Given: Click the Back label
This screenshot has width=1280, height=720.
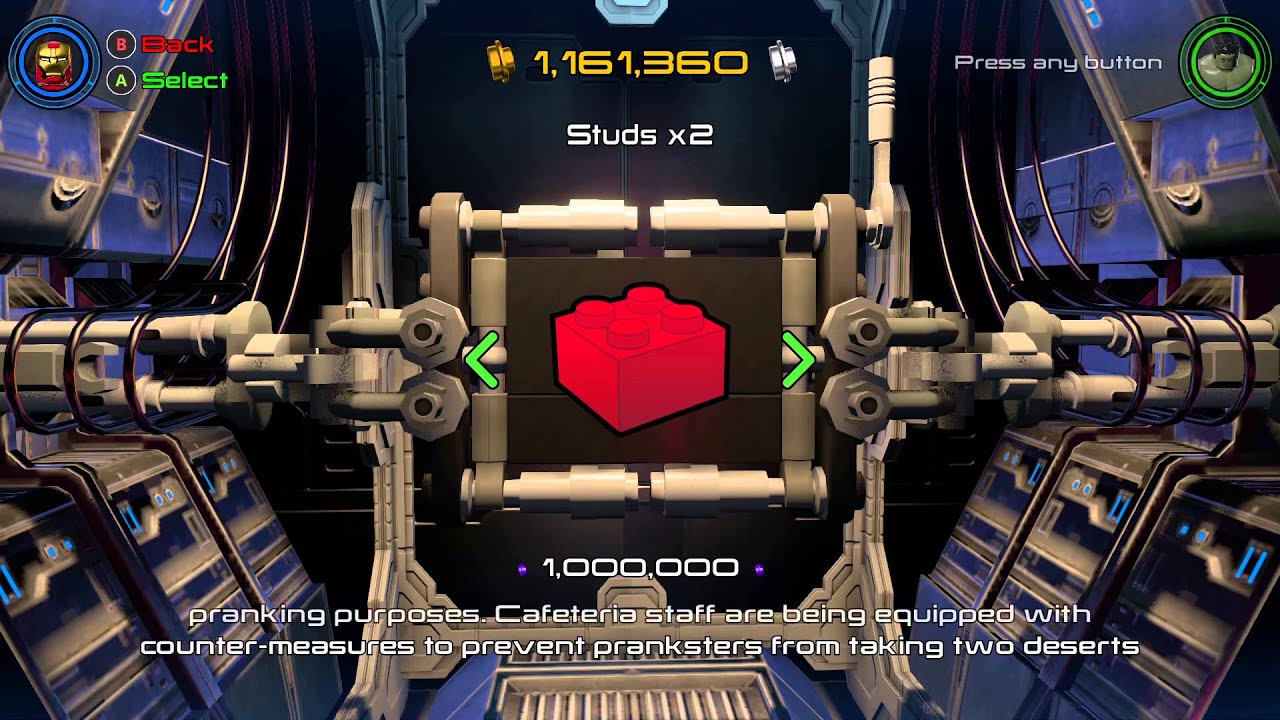Looking at the screenshot, I should click(178, 44).
